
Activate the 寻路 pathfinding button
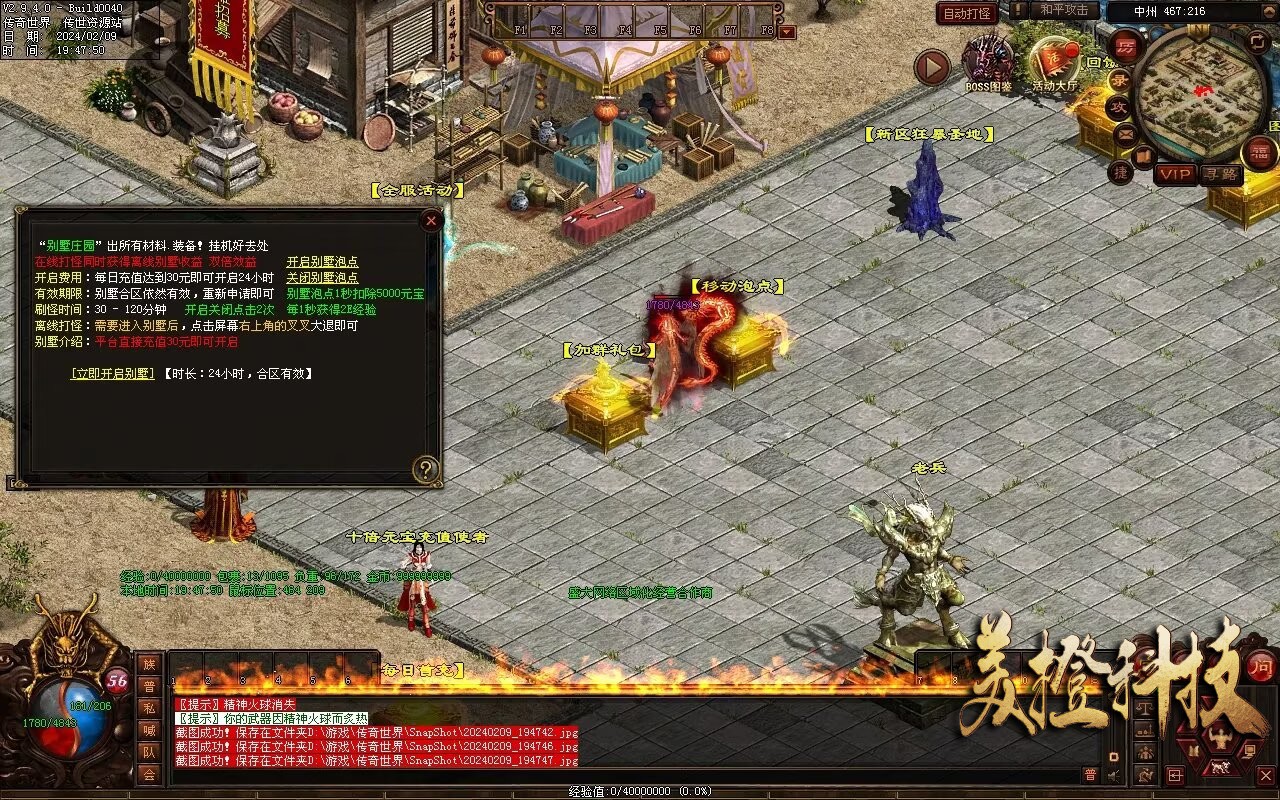click(1221, 174)
